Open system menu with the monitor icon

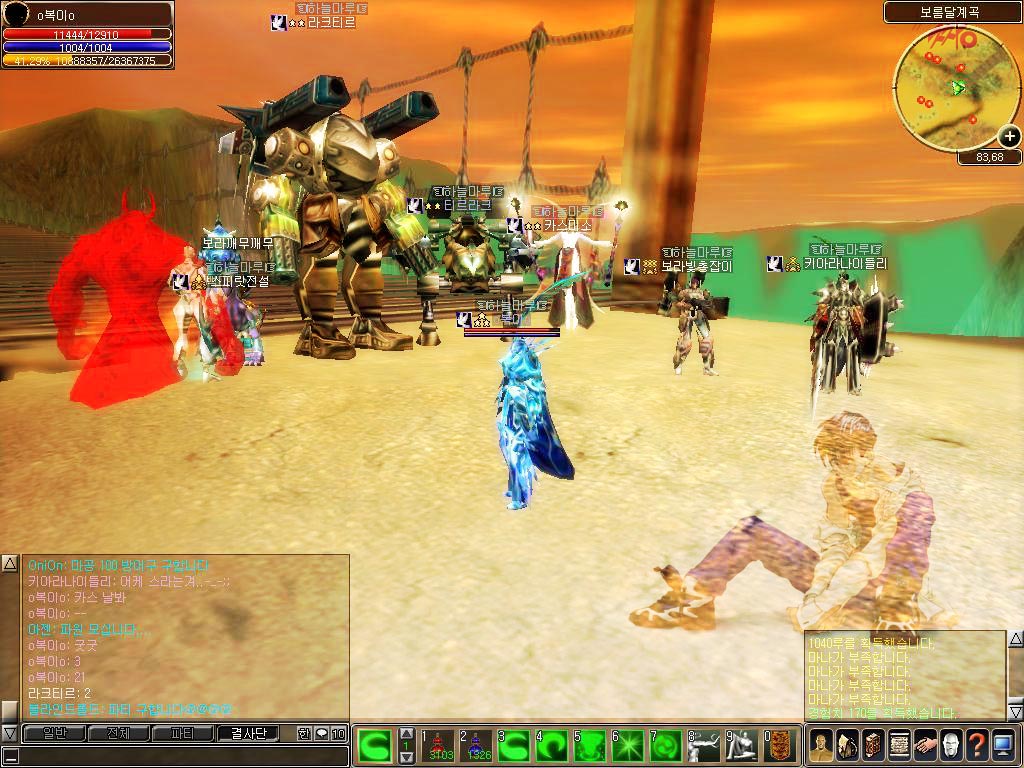(1003, 746)
